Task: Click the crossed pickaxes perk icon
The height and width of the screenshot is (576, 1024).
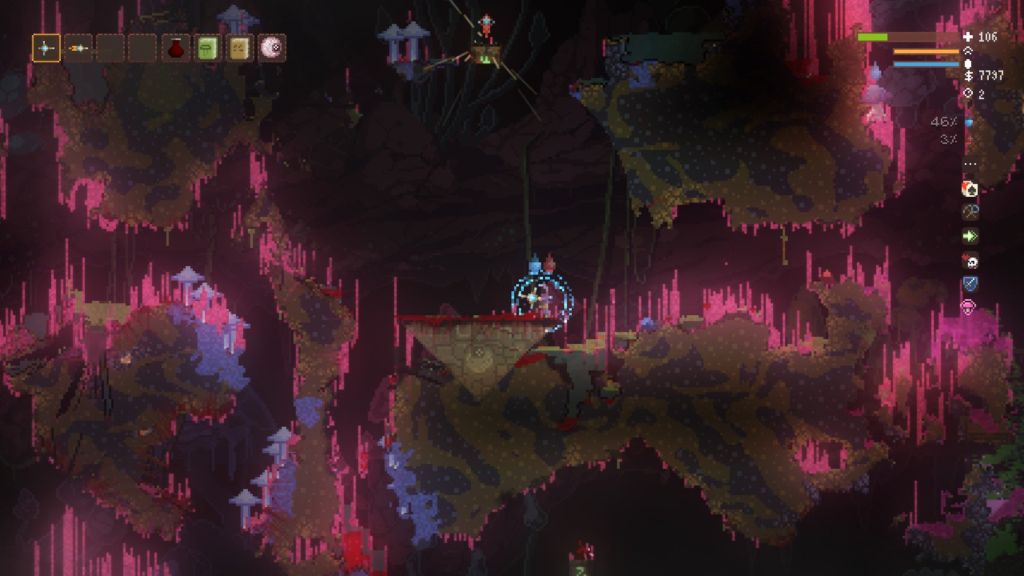Action: pyautogui.click(x=969, y=212)
